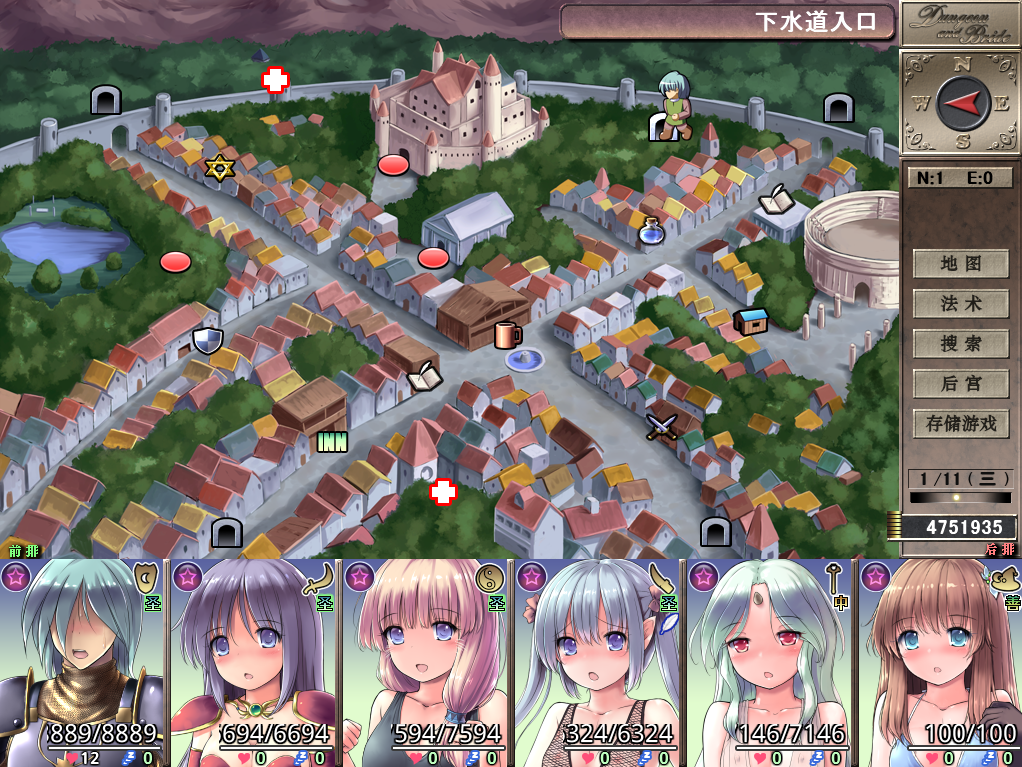Open the treasure chest map marker
Screen dimensions: 1022x767
click(x=750, y=321)
